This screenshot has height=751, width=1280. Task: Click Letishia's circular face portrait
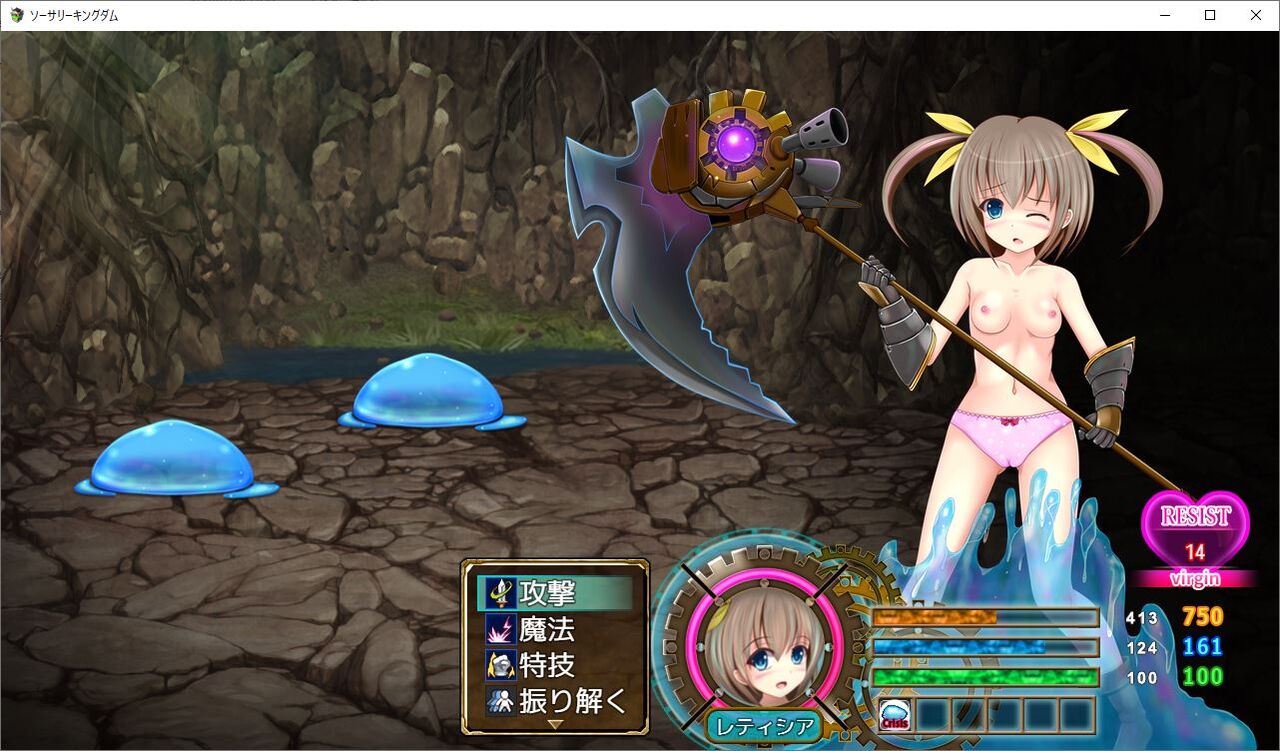765,653
